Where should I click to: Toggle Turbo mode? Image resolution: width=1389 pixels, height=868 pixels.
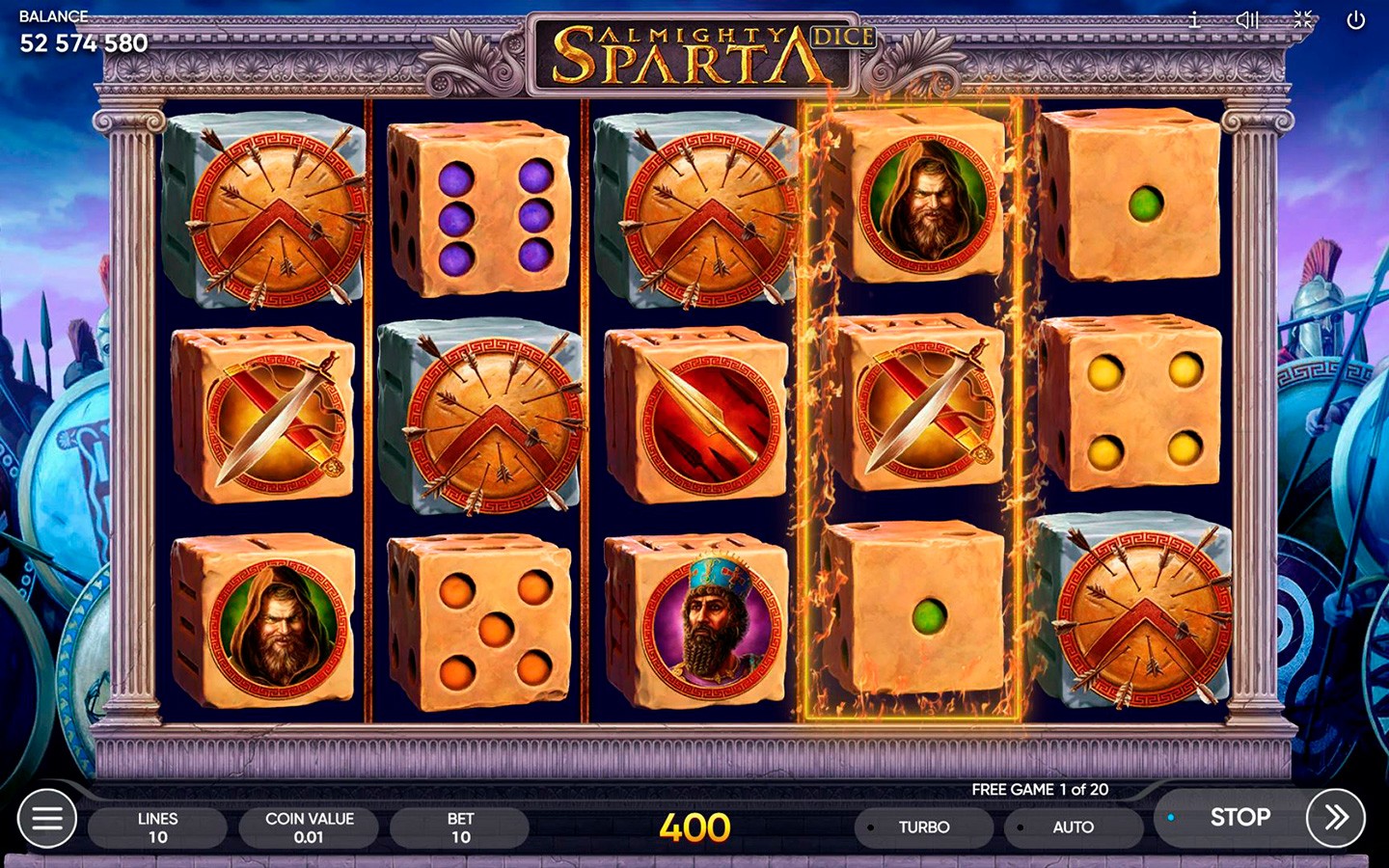(x=923, y=827)
